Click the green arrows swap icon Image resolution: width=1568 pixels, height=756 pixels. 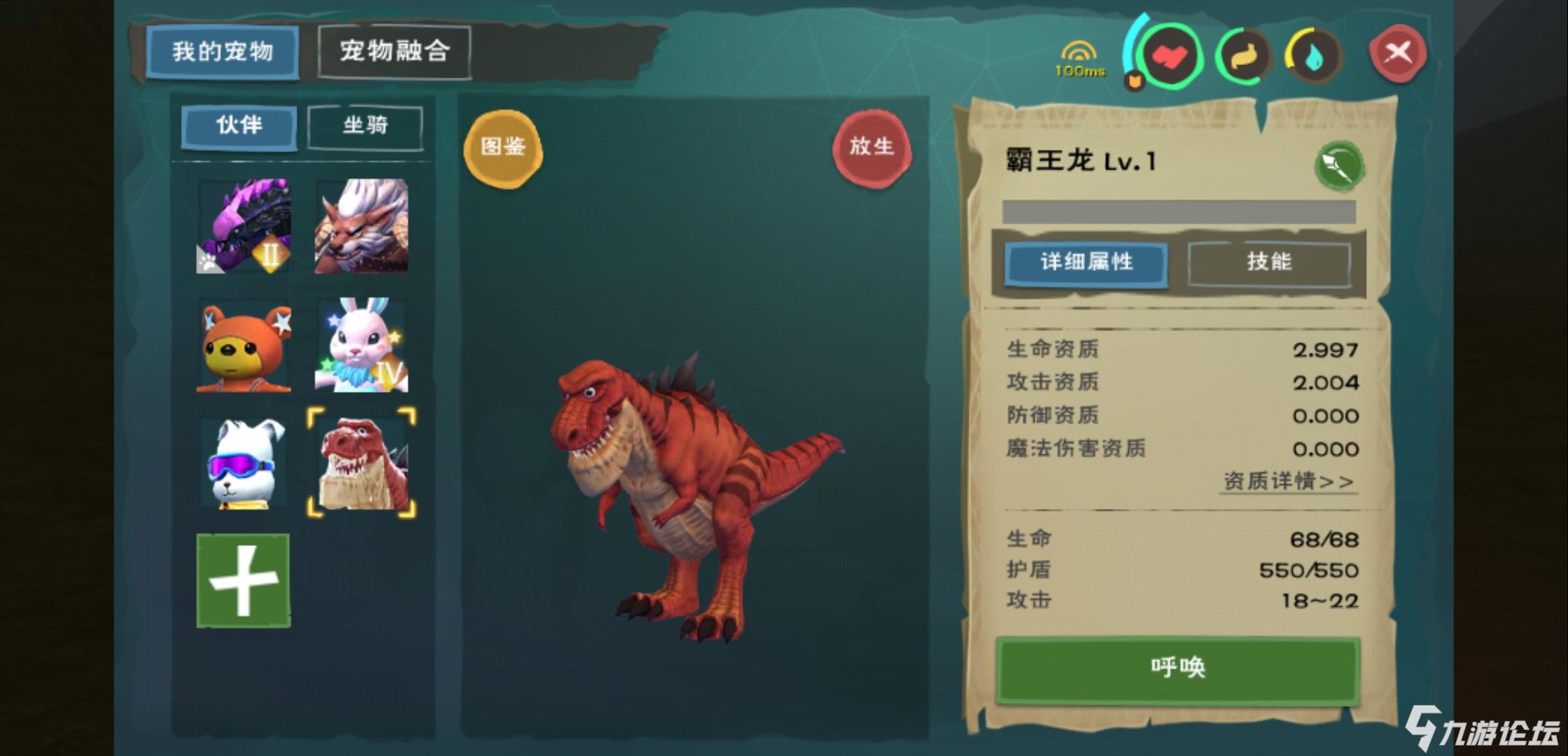point(1246,56)
